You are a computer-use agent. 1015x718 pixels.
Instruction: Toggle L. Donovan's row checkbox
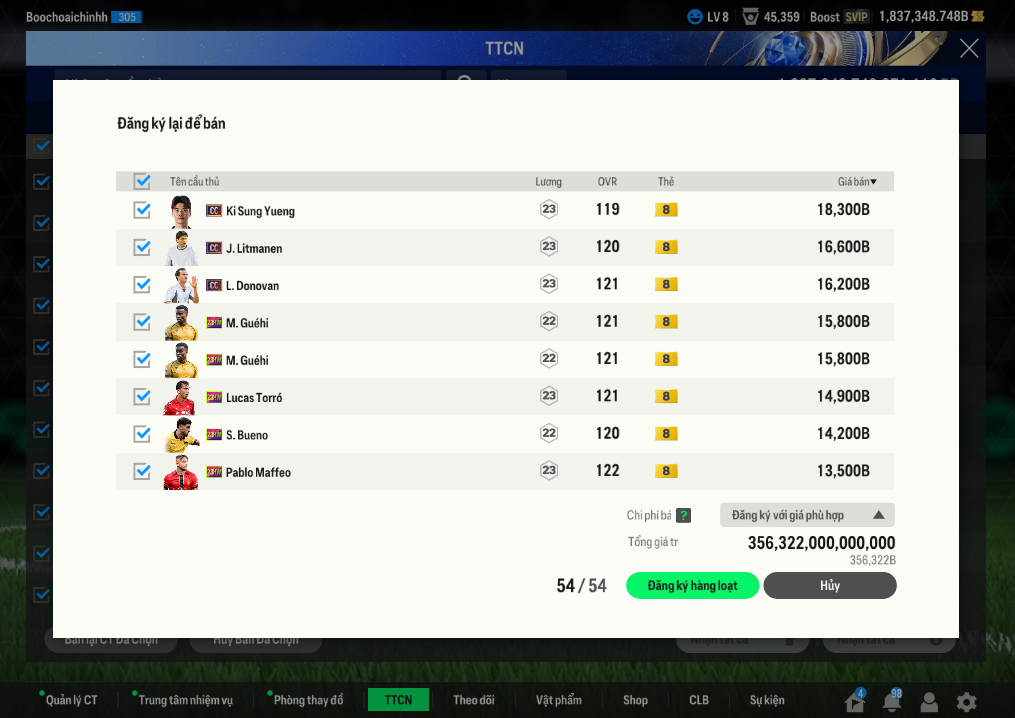pyautogui.click(x=142, y=285)
